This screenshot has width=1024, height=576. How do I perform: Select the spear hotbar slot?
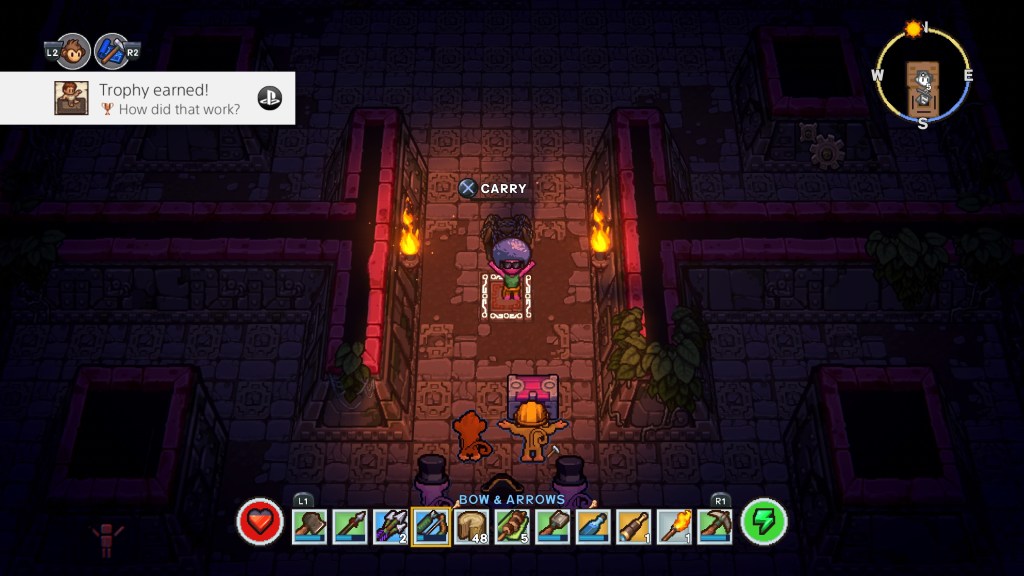pos(350,526)
